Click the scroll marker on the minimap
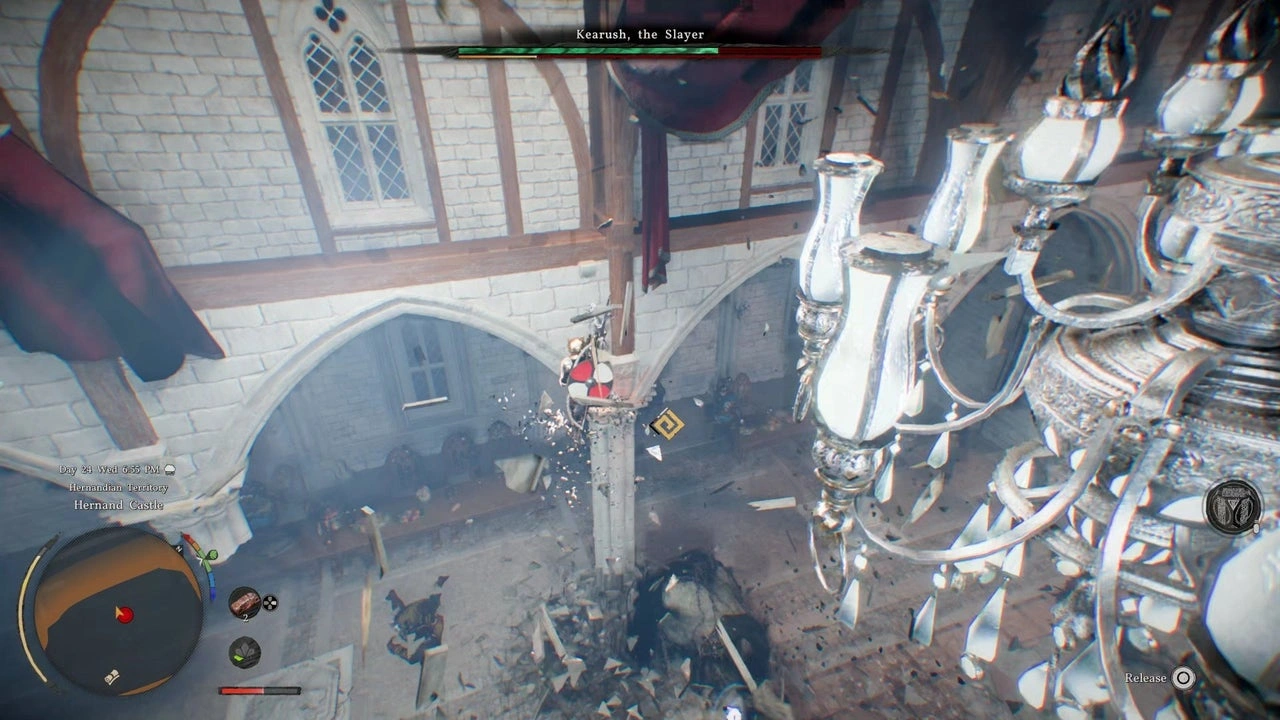The height and width of the screenshot is (720, 1280). (x=113, y=677)
